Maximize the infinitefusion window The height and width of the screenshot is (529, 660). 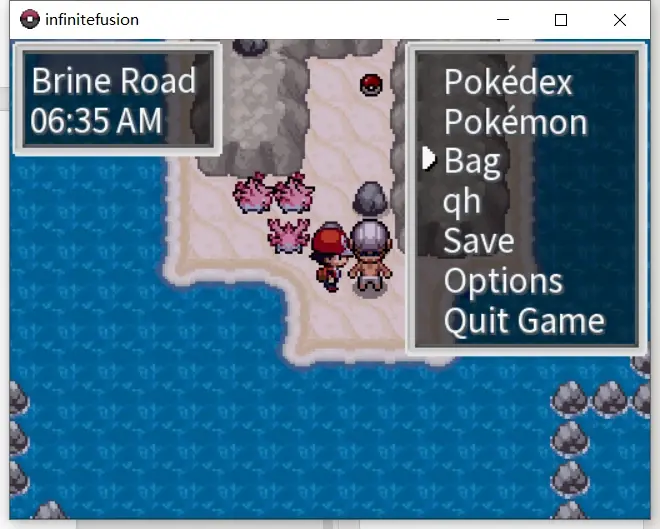[561, 19]
